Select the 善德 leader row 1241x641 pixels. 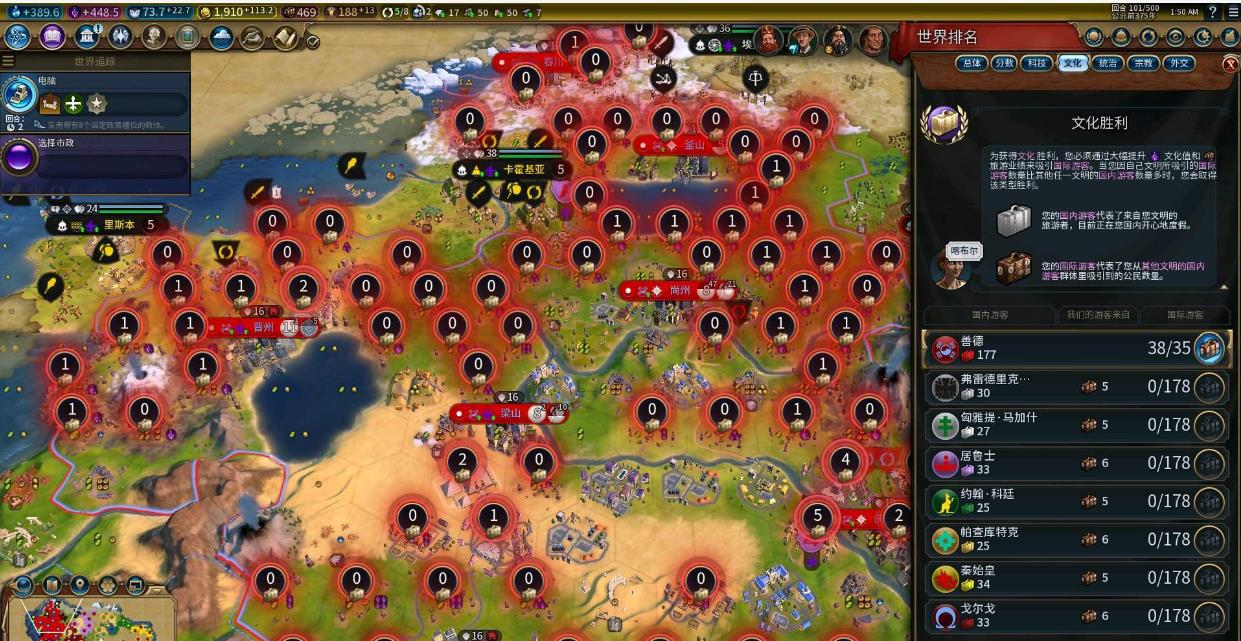tap(1076, 348)
